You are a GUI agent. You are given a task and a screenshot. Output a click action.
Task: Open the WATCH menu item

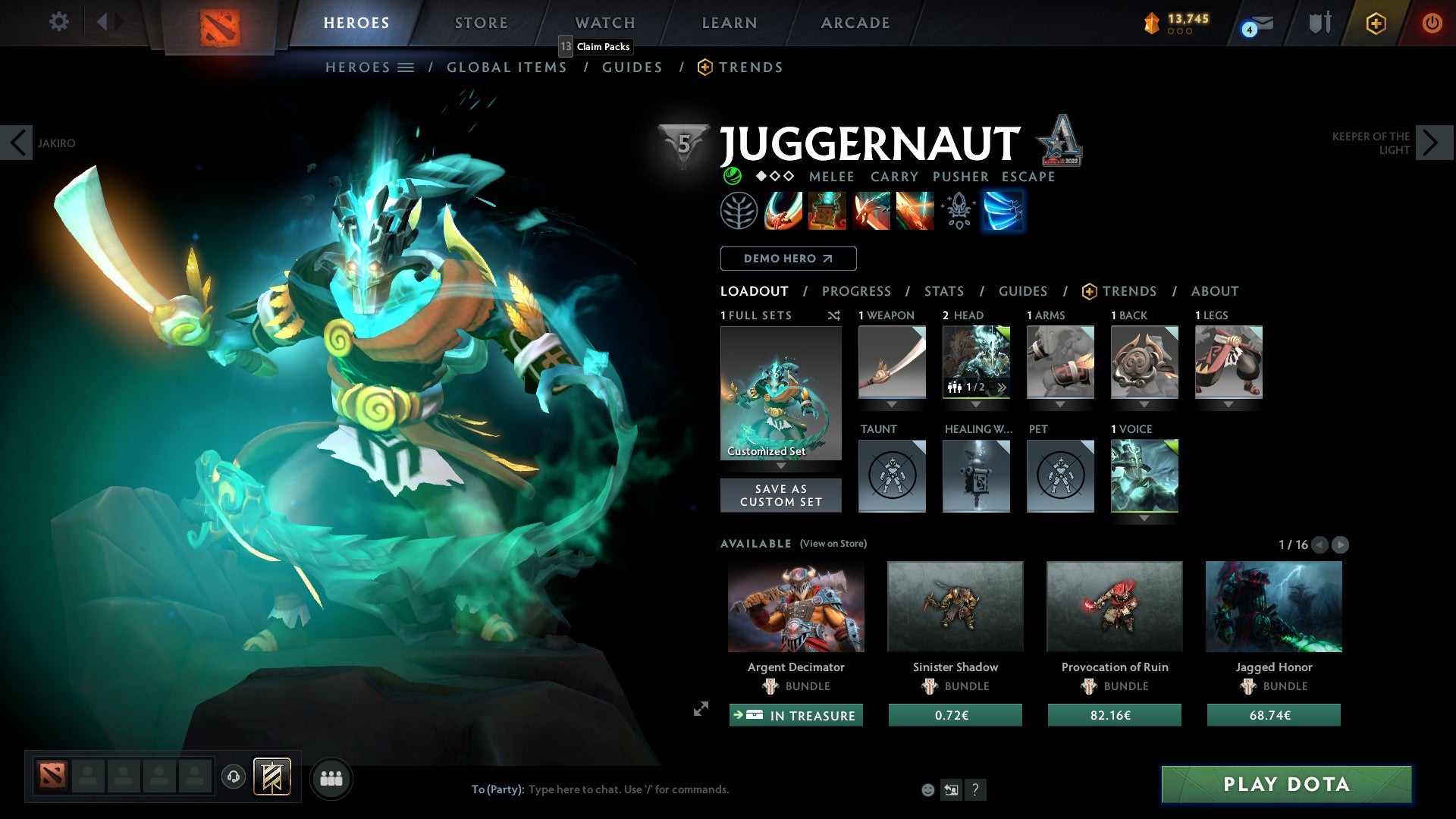tap(604, 23)
